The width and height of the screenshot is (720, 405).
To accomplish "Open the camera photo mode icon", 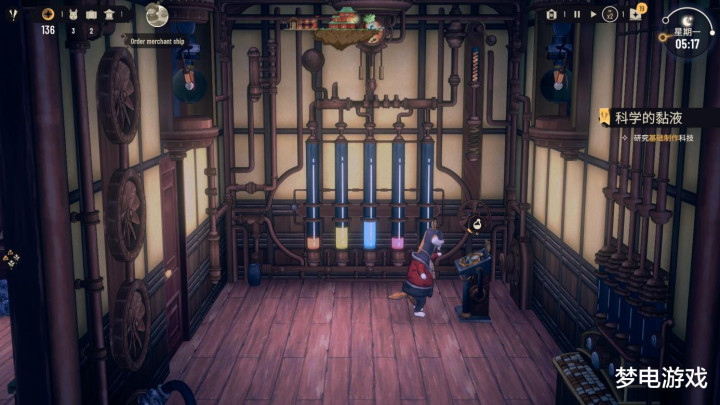I will [x=551, y=15].
